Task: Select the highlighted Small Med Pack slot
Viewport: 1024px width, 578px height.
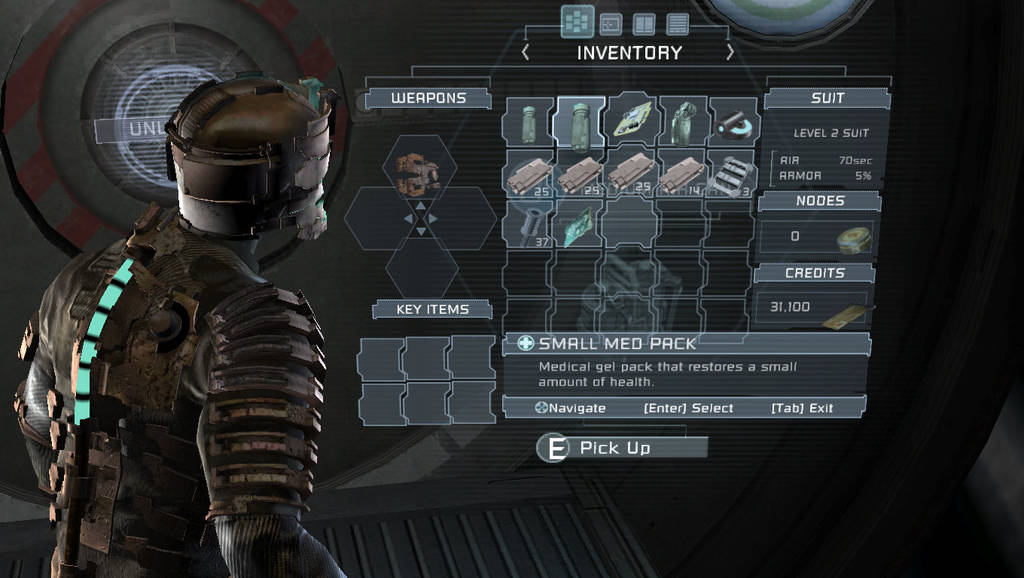Action: (x=580, y=124)
